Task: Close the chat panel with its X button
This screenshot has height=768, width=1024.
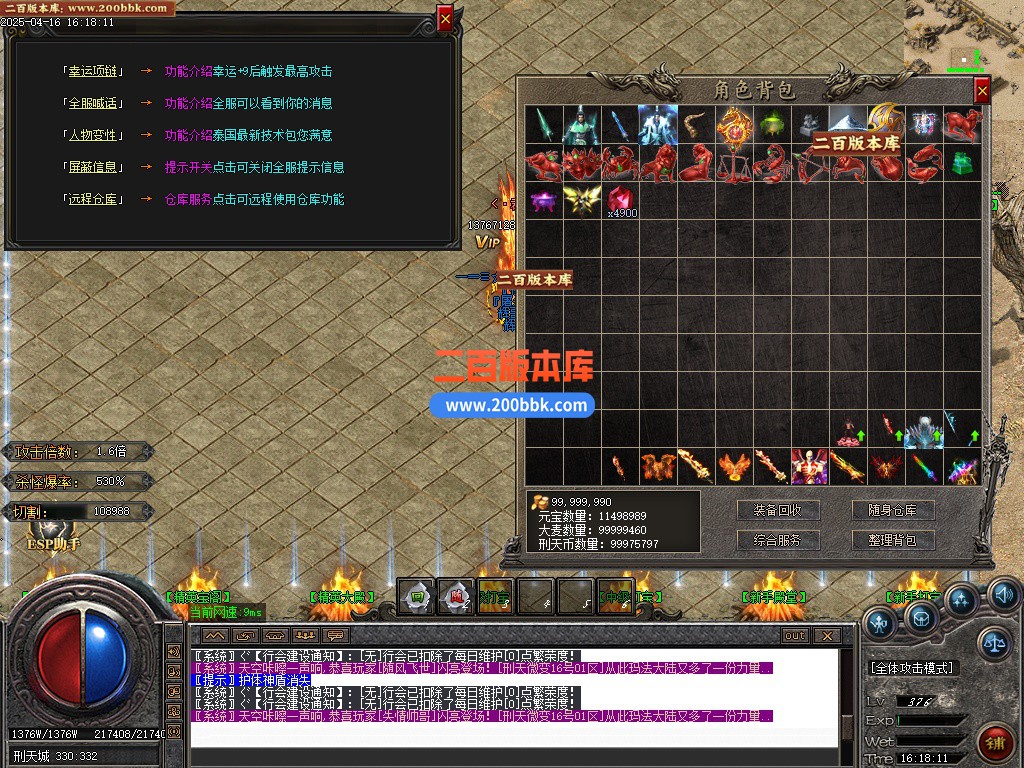Action: 827,635
